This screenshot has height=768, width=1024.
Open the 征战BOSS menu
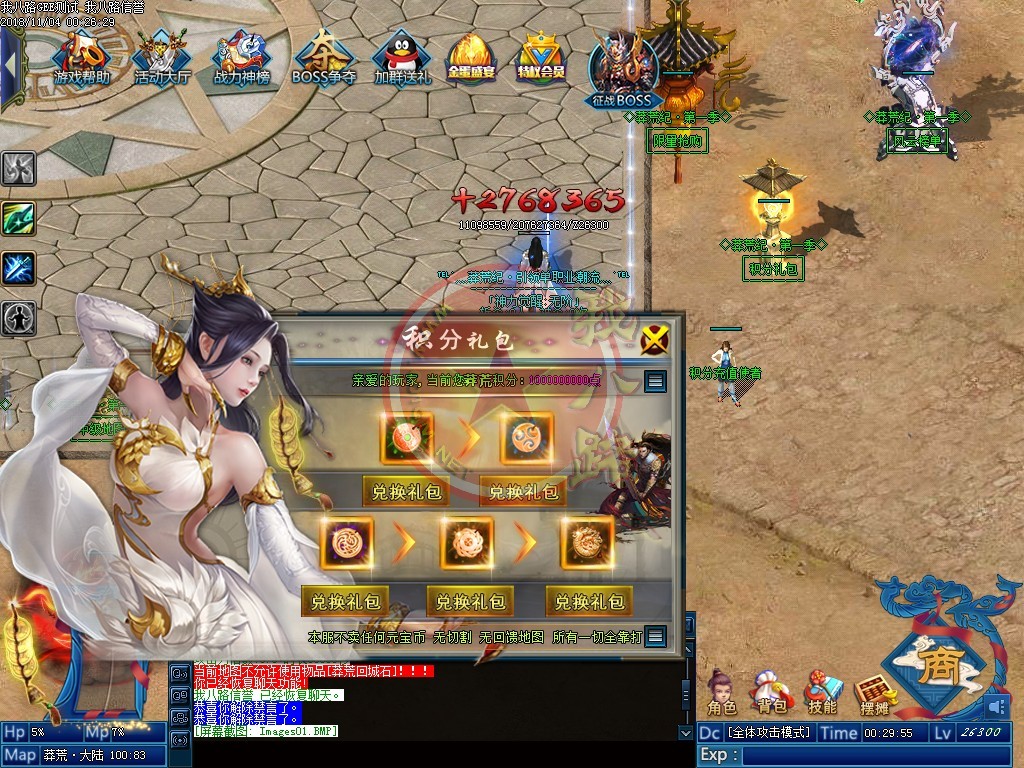[620, 68]
